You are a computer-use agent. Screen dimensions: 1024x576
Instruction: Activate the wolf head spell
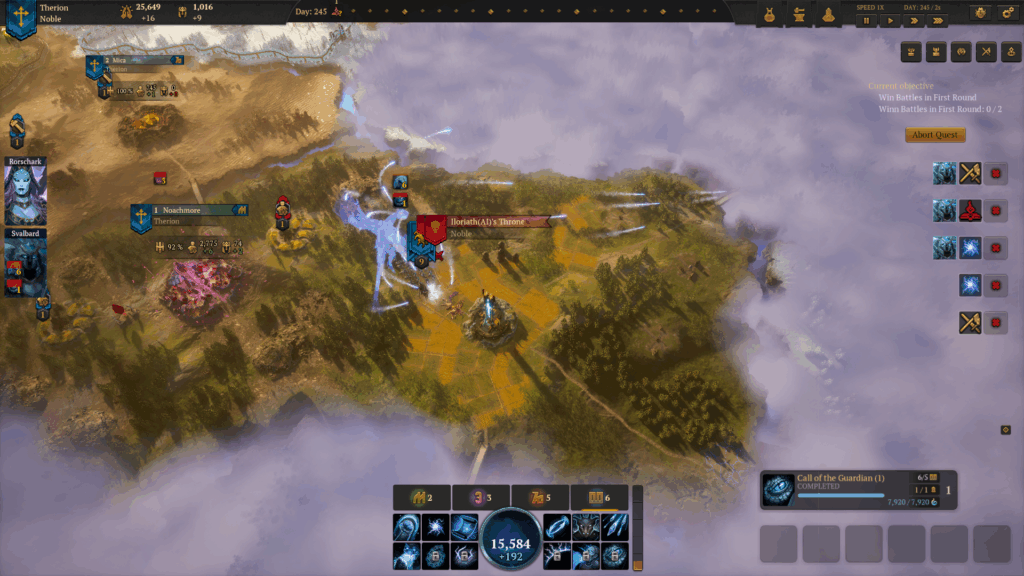coord(584,527)
